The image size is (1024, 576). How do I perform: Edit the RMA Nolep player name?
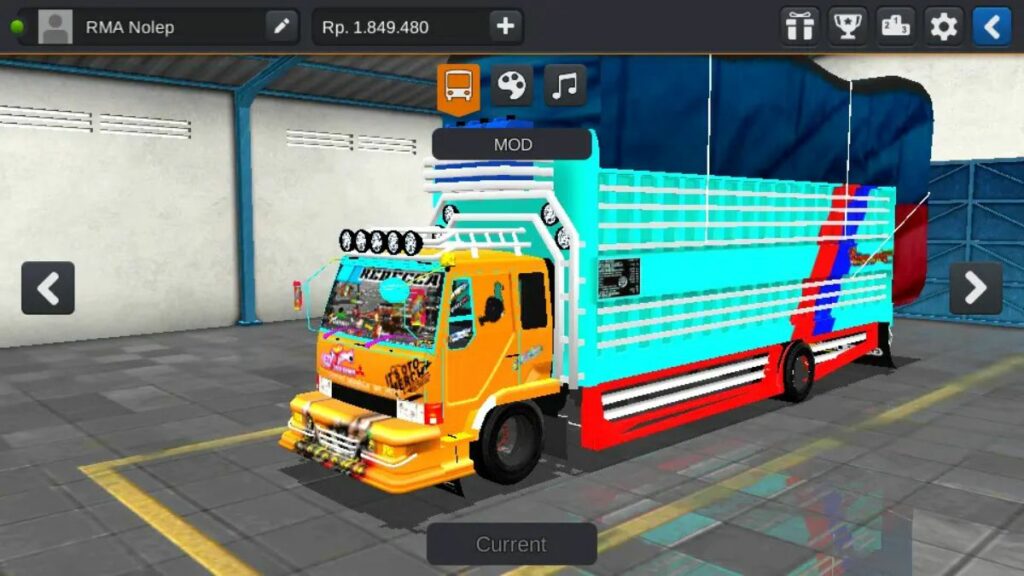click(282, 27)
